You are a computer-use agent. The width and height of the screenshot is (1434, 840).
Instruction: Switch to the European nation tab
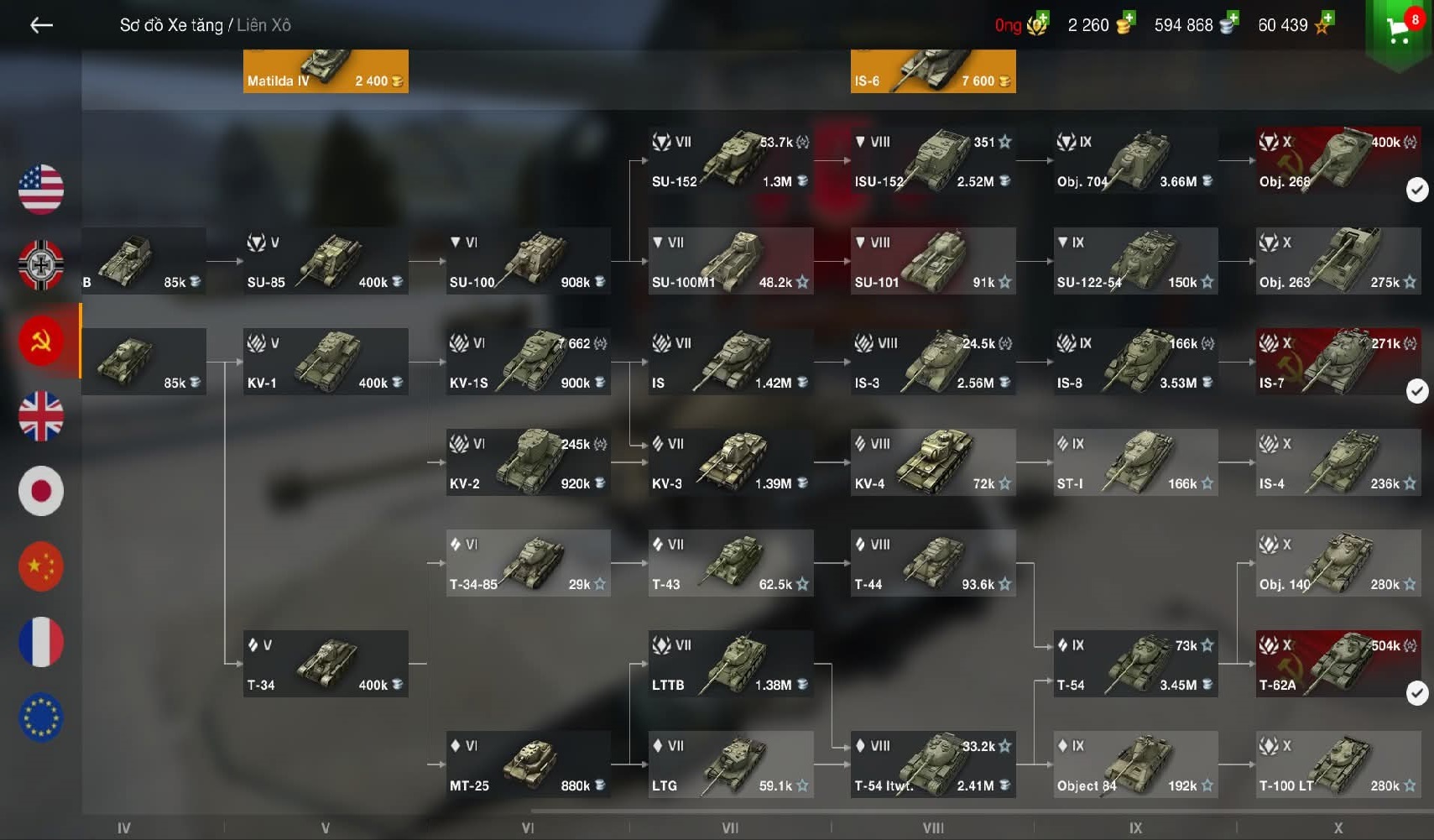[x=41, y=717]
